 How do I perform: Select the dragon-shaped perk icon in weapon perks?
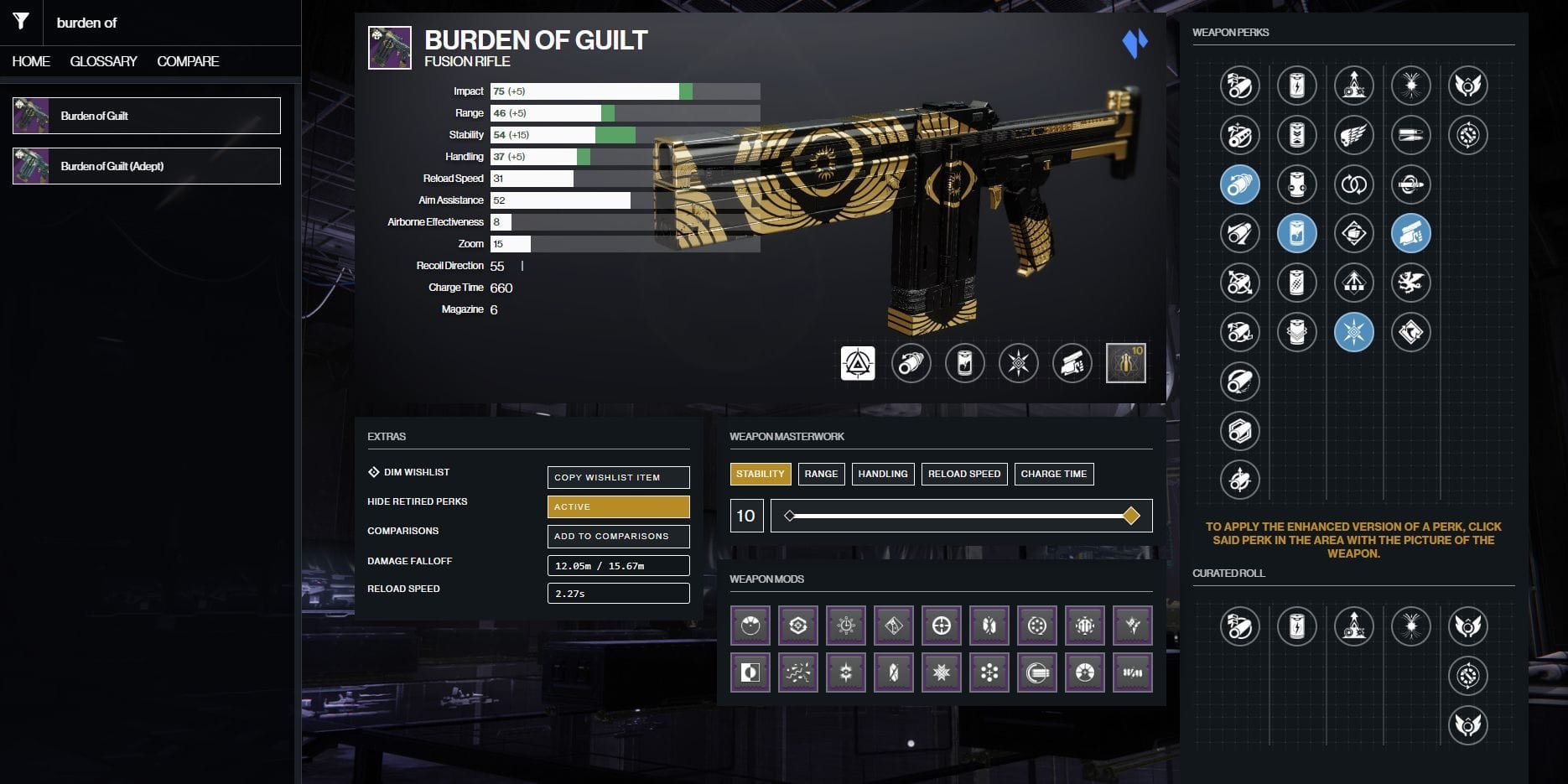(1411, 283)
